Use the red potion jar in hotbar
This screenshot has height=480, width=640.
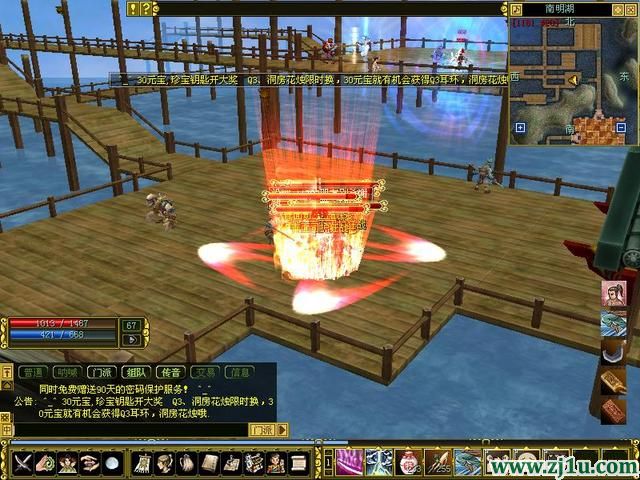click(x=407, y=462)
